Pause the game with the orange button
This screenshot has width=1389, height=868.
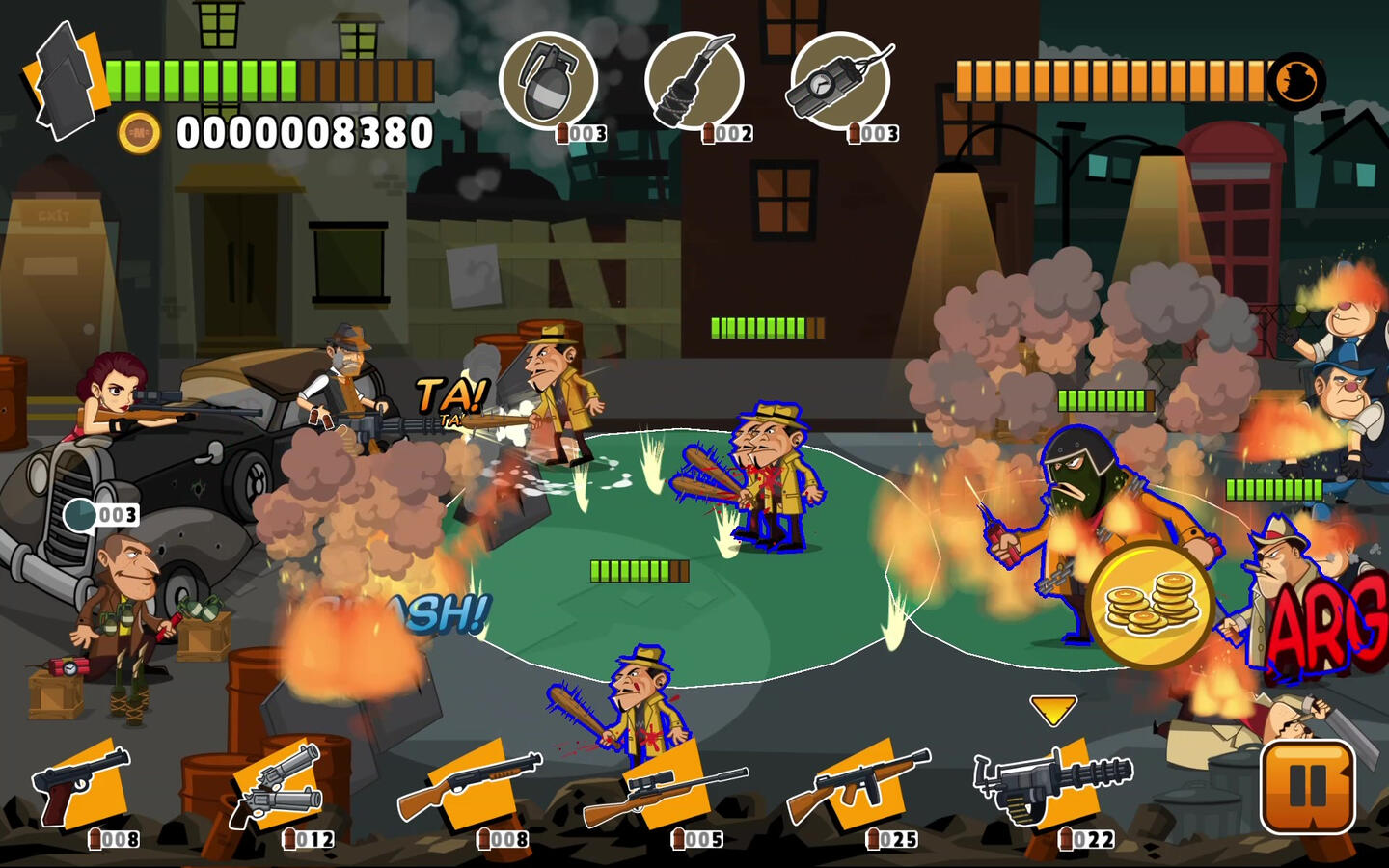tap(1308, 786)
